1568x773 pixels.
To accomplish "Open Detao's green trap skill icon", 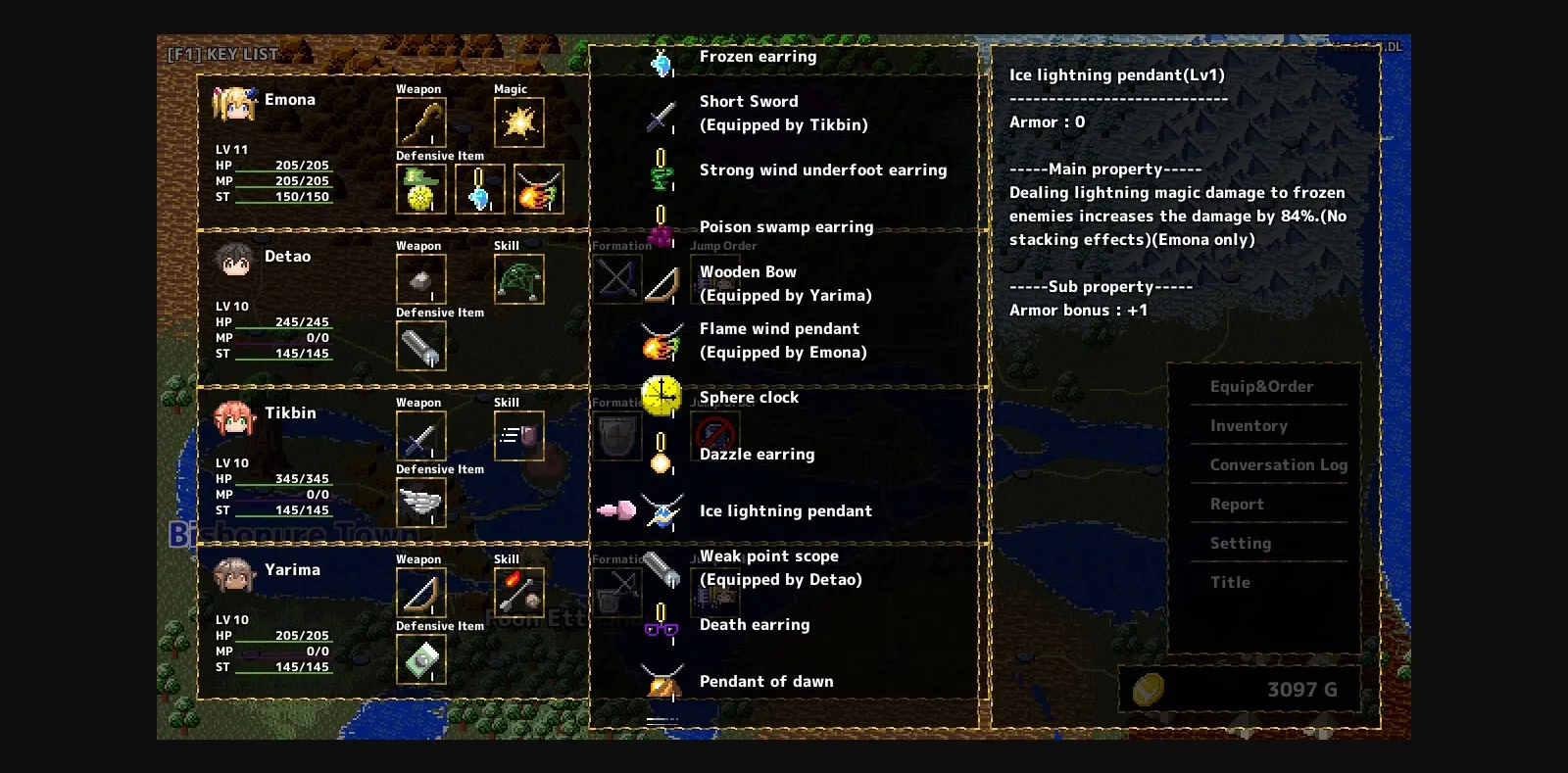I will (x=518, y=278).
